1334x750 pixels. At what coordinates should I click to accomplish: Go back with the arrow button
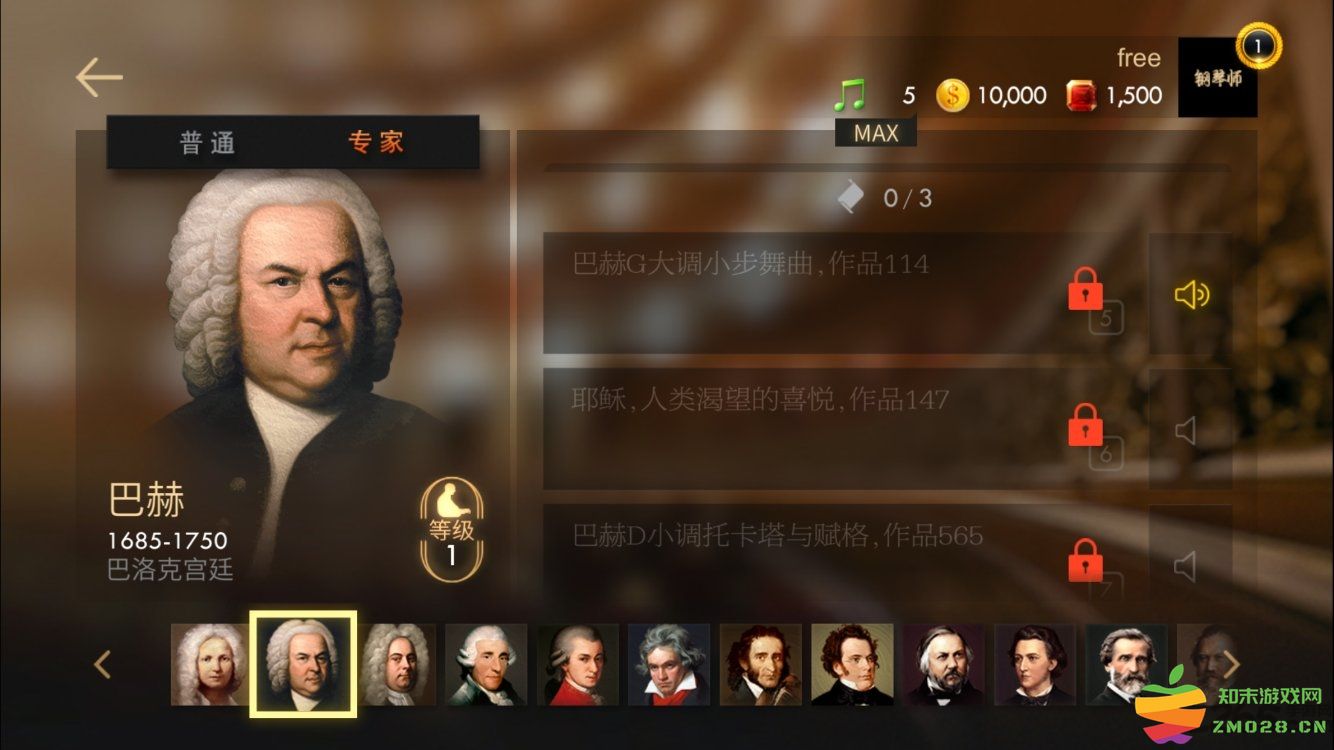[98, 78]
